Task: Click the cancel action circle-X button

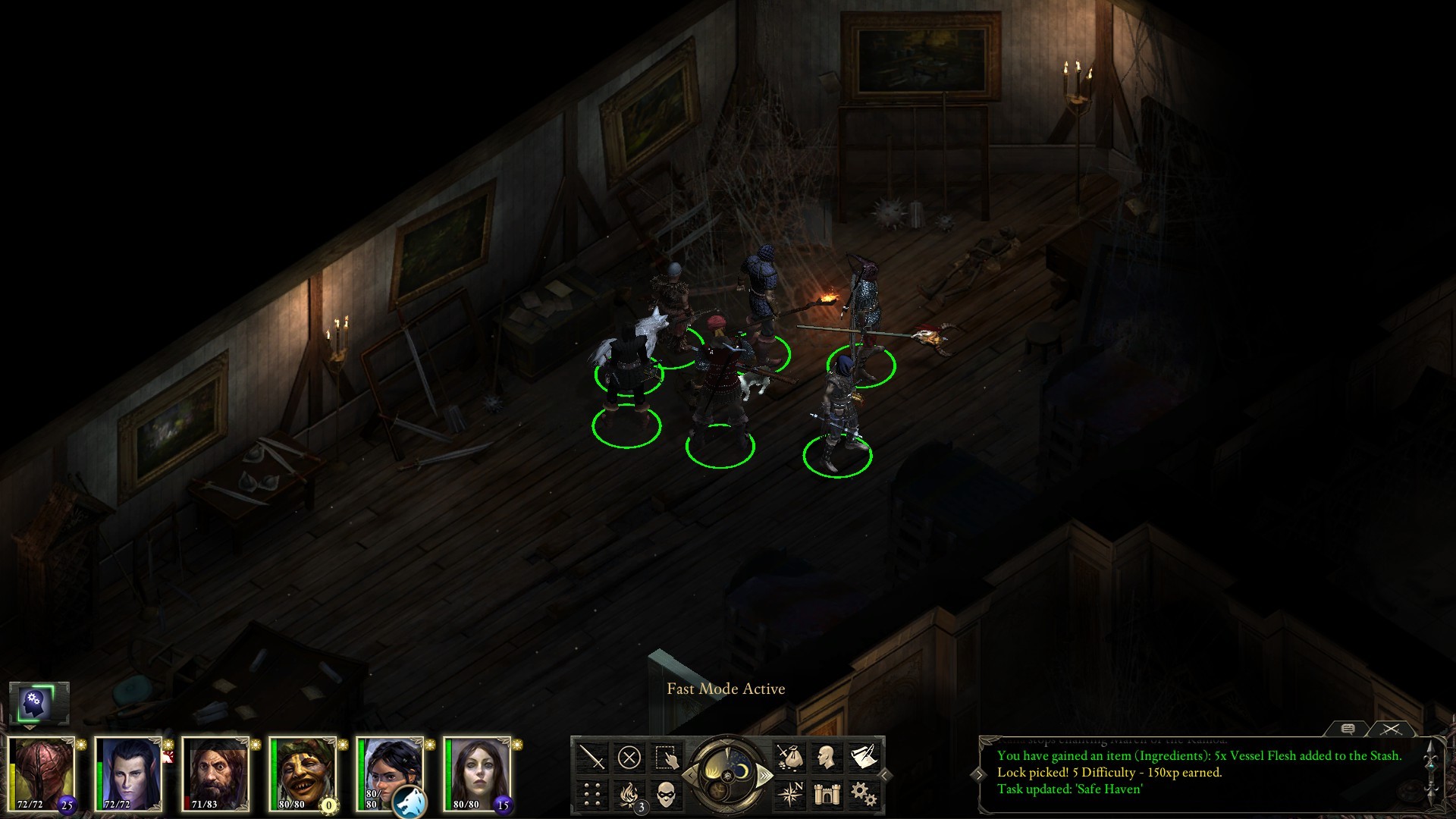Action: pos(629,756)
